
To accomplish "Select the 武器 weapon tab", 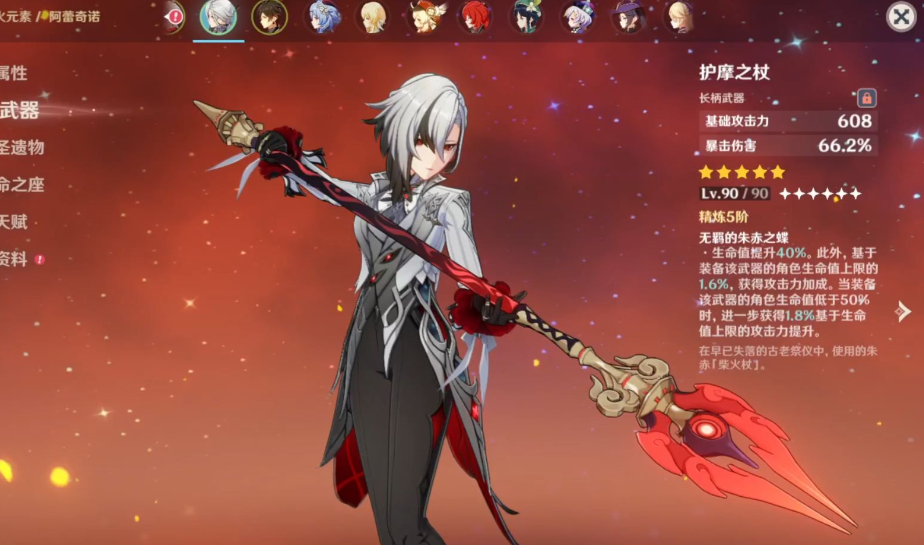I will (20, 110).
